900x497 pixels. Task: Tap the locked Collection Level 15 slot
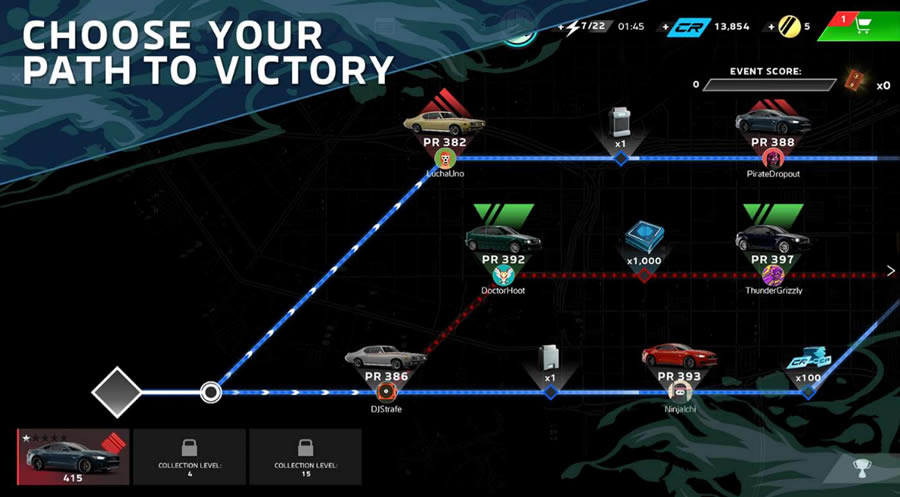tap(305, 457)
